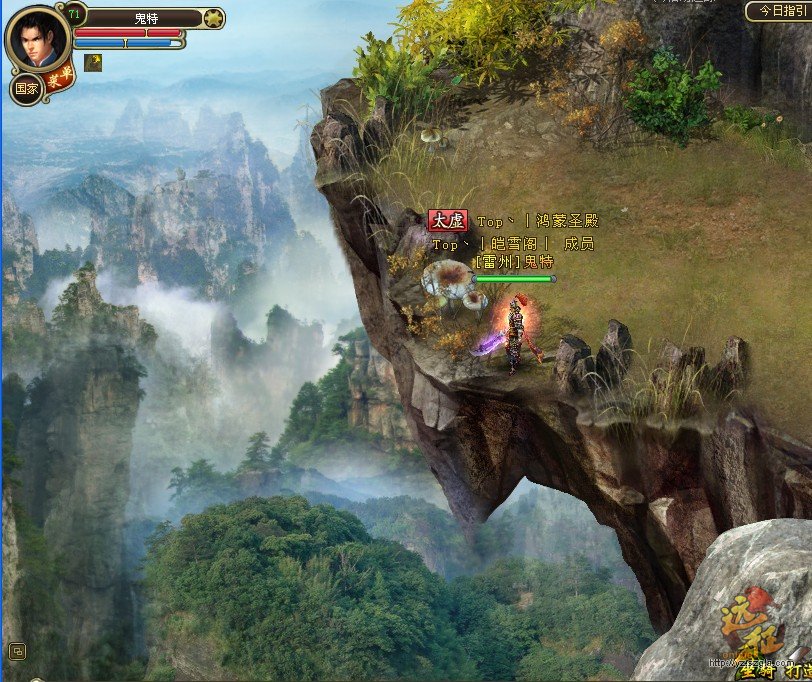Toggle the overlapping-windows button at bottom left
Screen dimensions: 812x682
coord(17,651)
